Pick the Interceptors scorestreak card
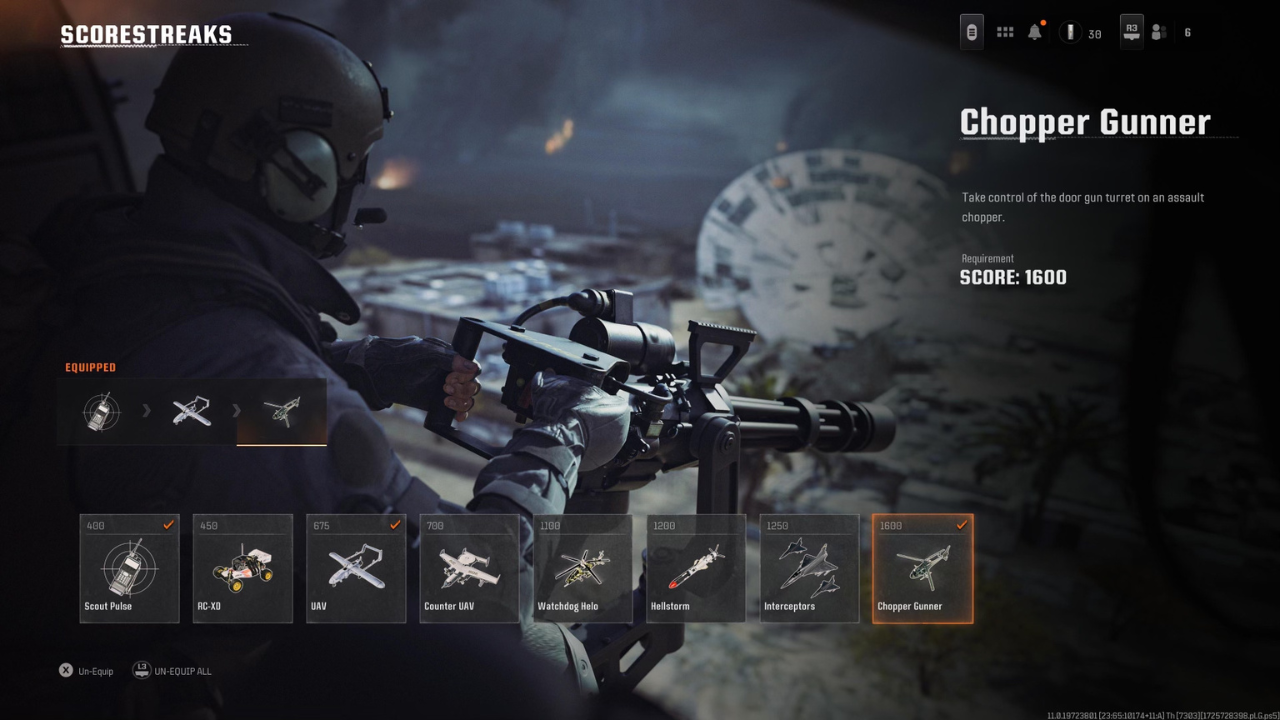 coord(809,568)
